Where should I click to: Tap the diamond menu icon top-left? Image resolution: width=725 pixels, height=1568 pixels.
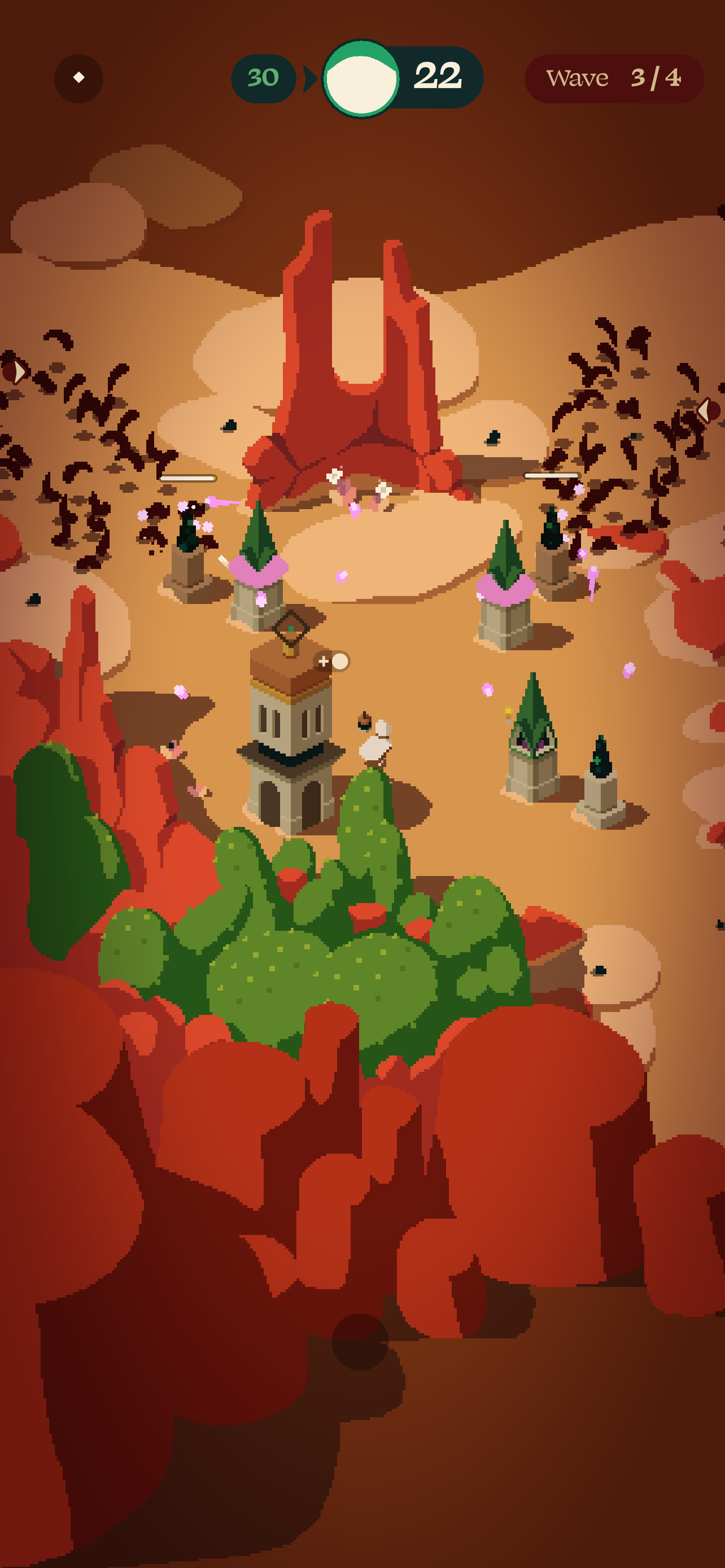tap(78, 77)
